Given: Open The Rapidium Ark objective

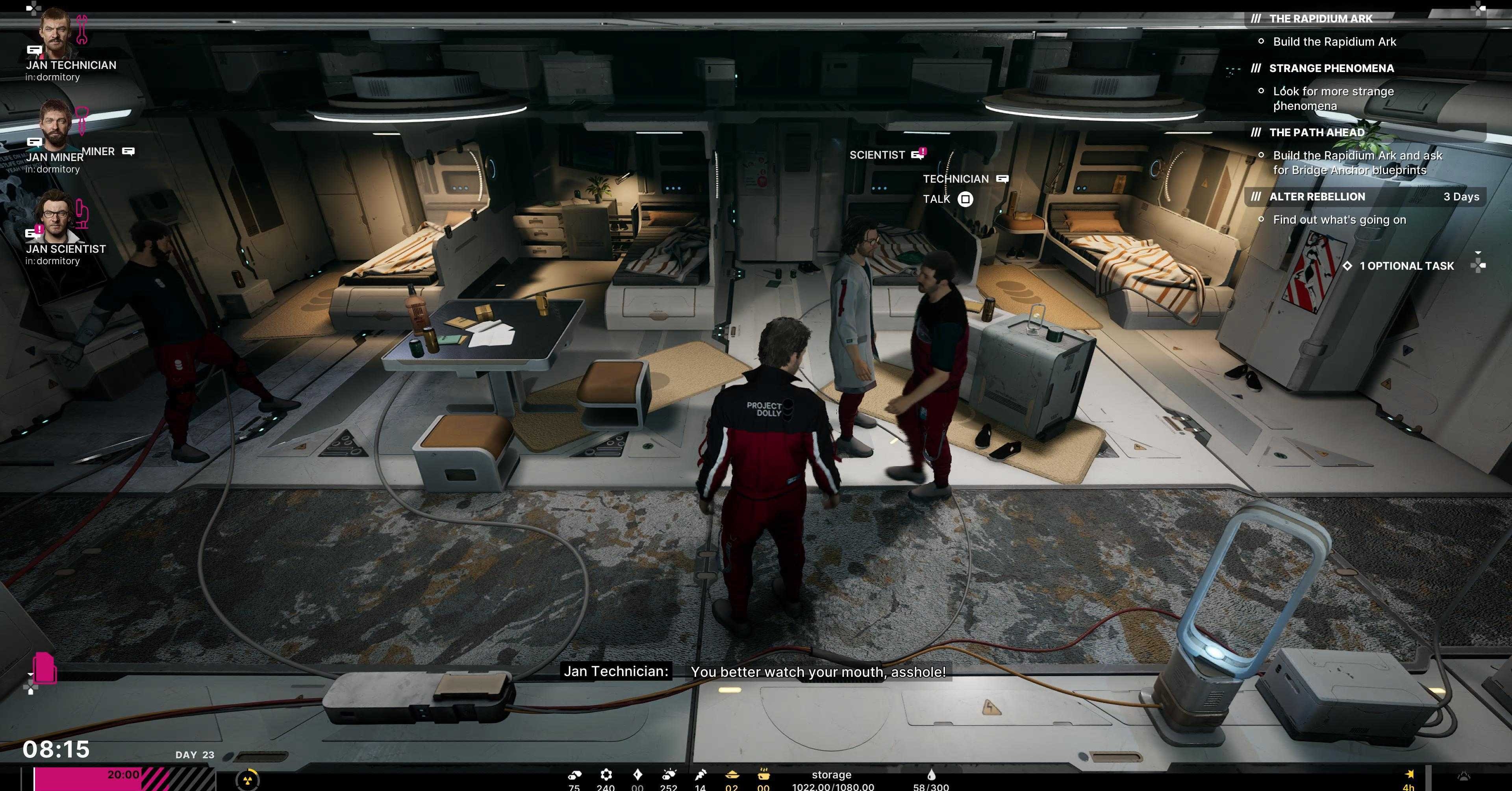Looking at the screenshot, I should point(1320,19).
